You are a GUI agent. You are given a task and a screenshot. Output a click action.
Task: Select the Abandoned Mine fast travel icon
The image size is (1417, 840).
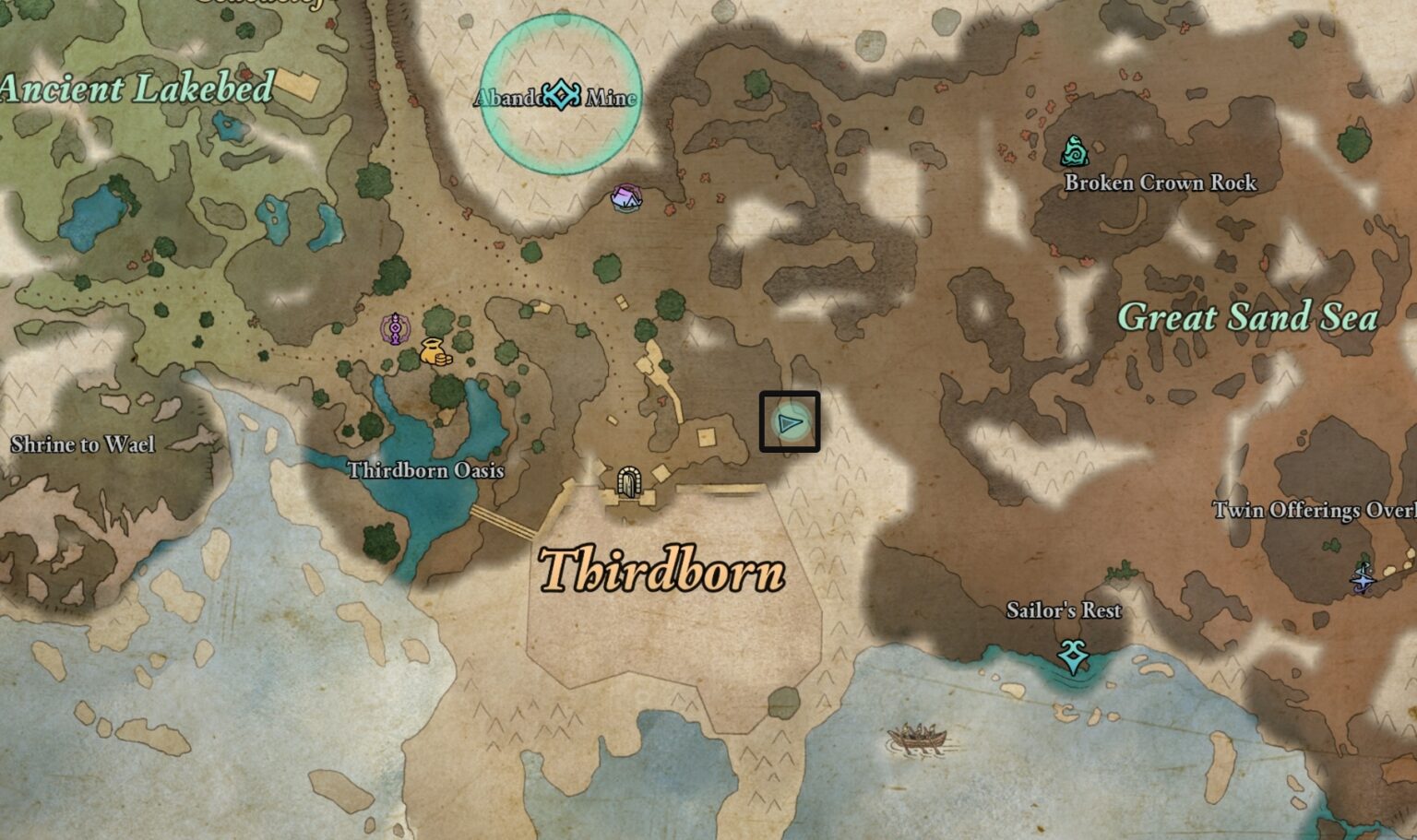[559, 92]
